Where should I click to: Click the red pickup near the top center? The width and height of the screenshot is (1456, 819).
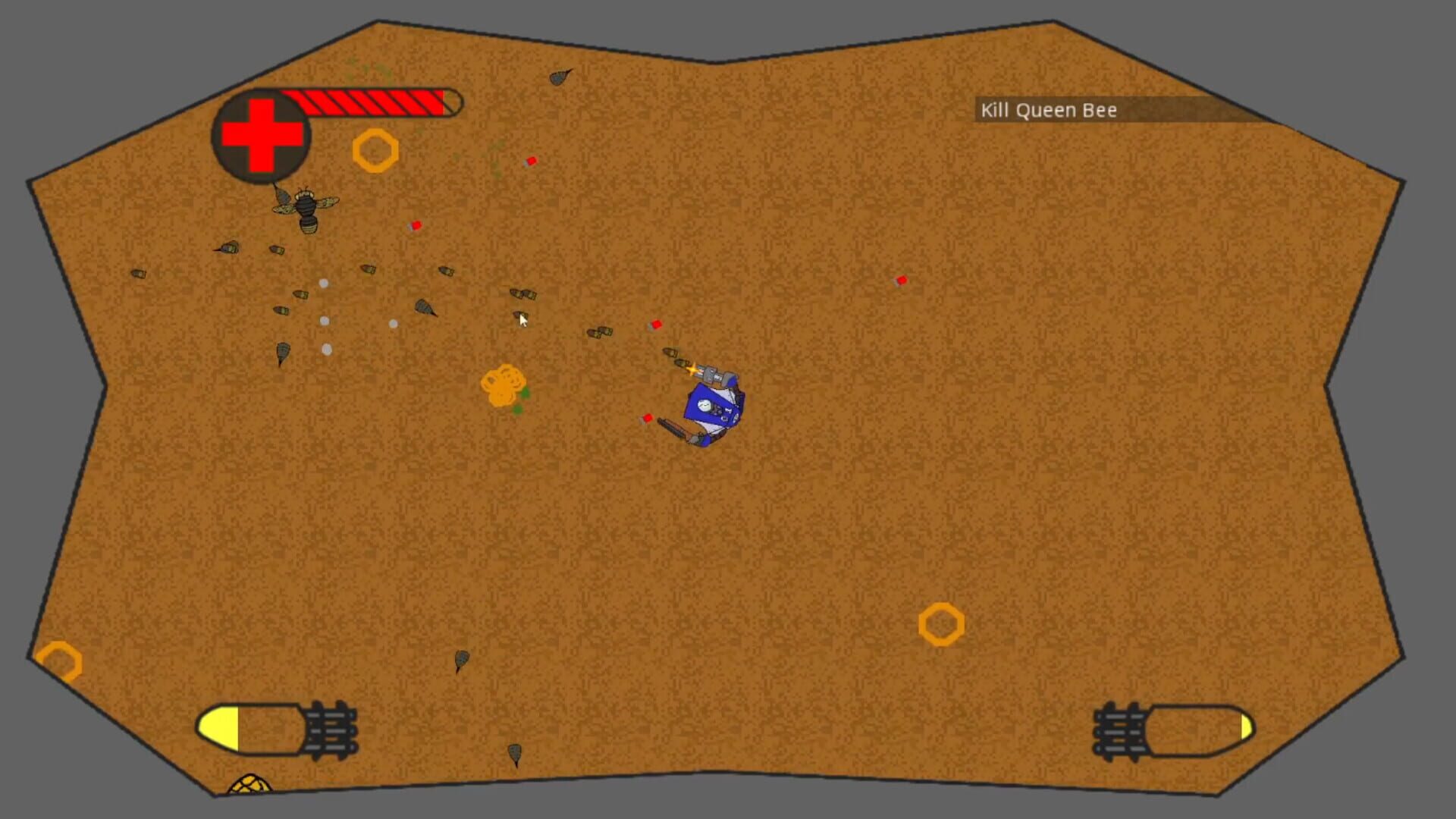531,160
